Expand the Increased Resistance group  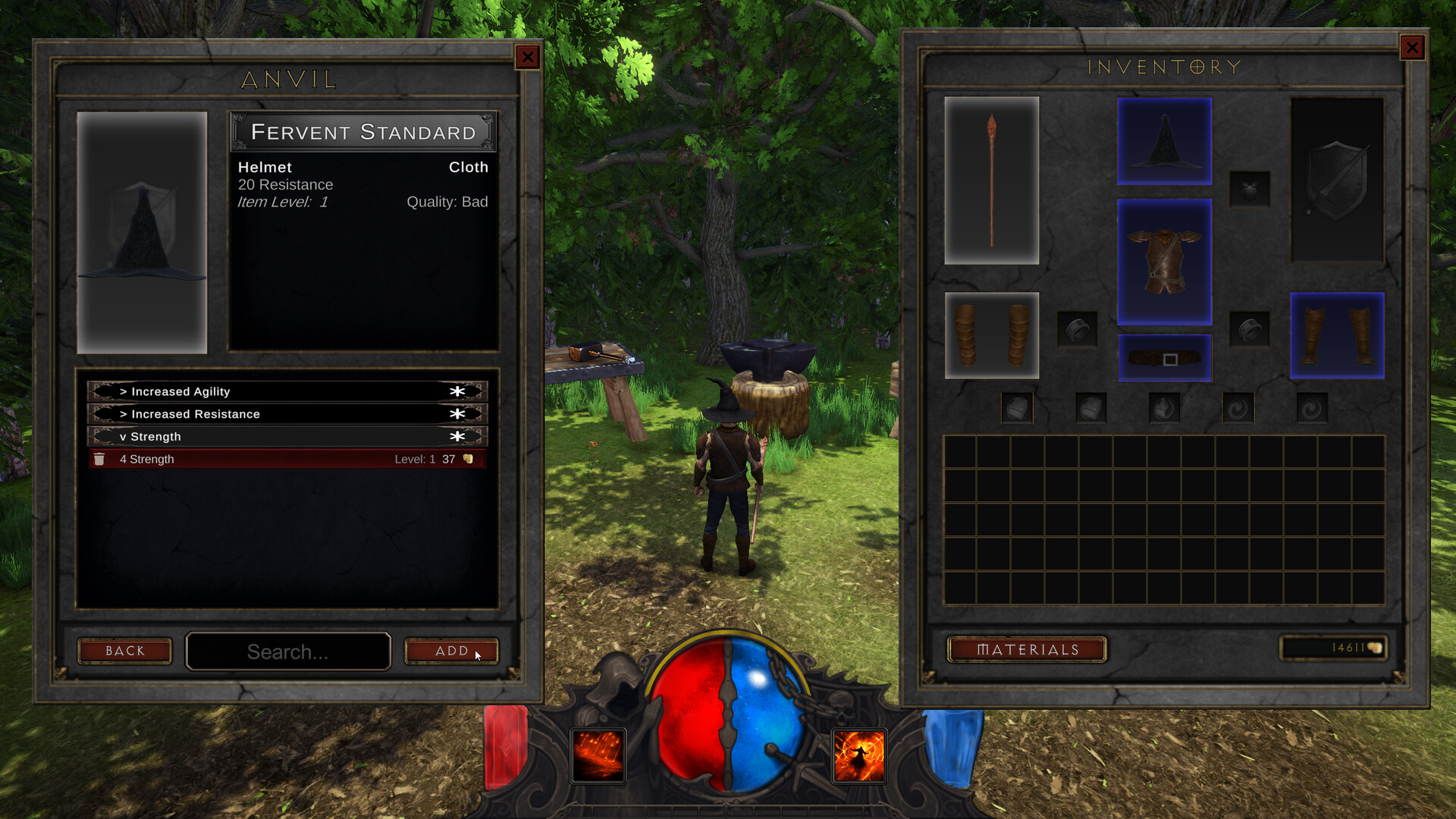[195, 414]
